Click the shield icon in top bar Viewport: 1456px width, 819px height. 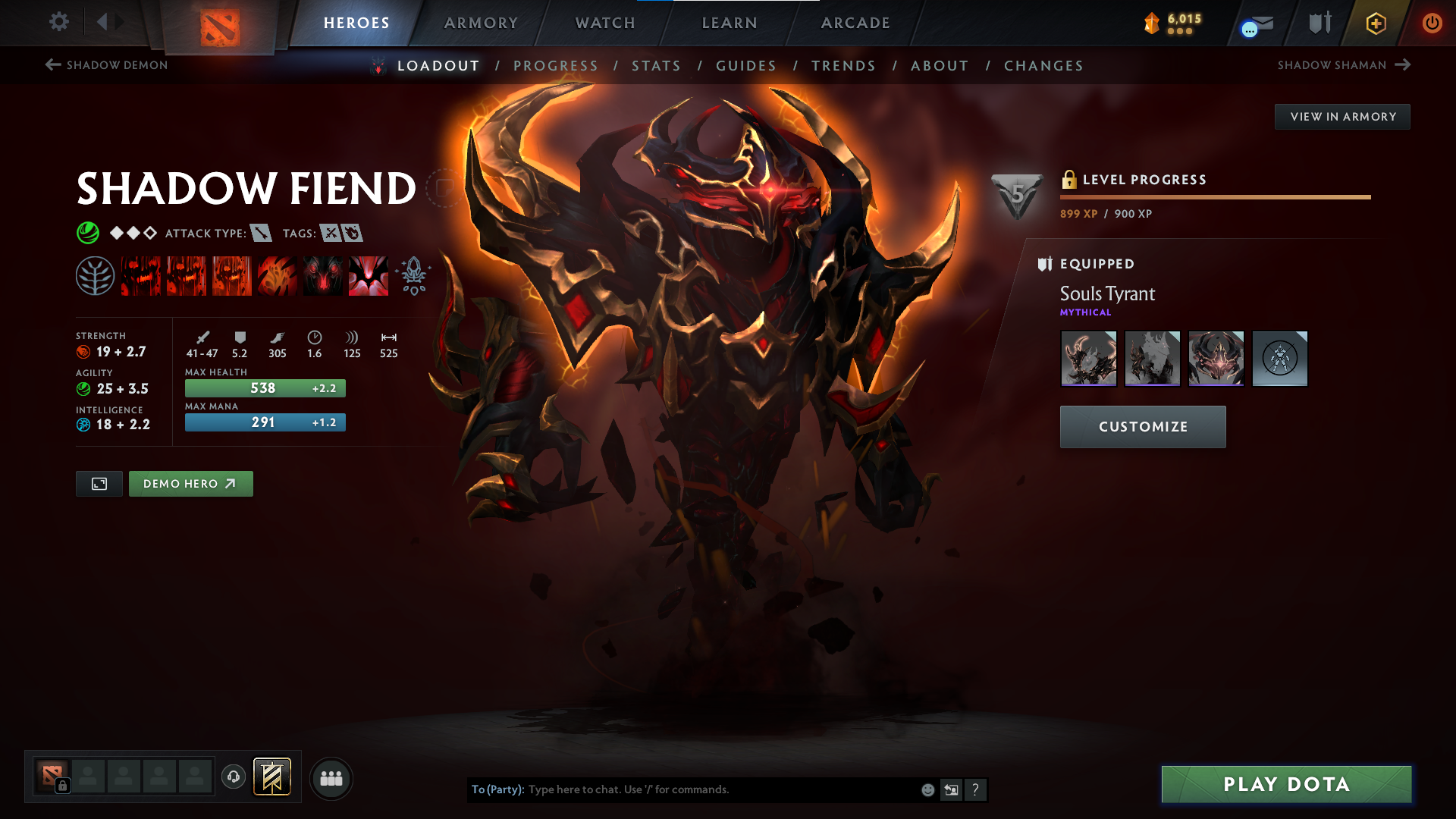point(1318,23)
